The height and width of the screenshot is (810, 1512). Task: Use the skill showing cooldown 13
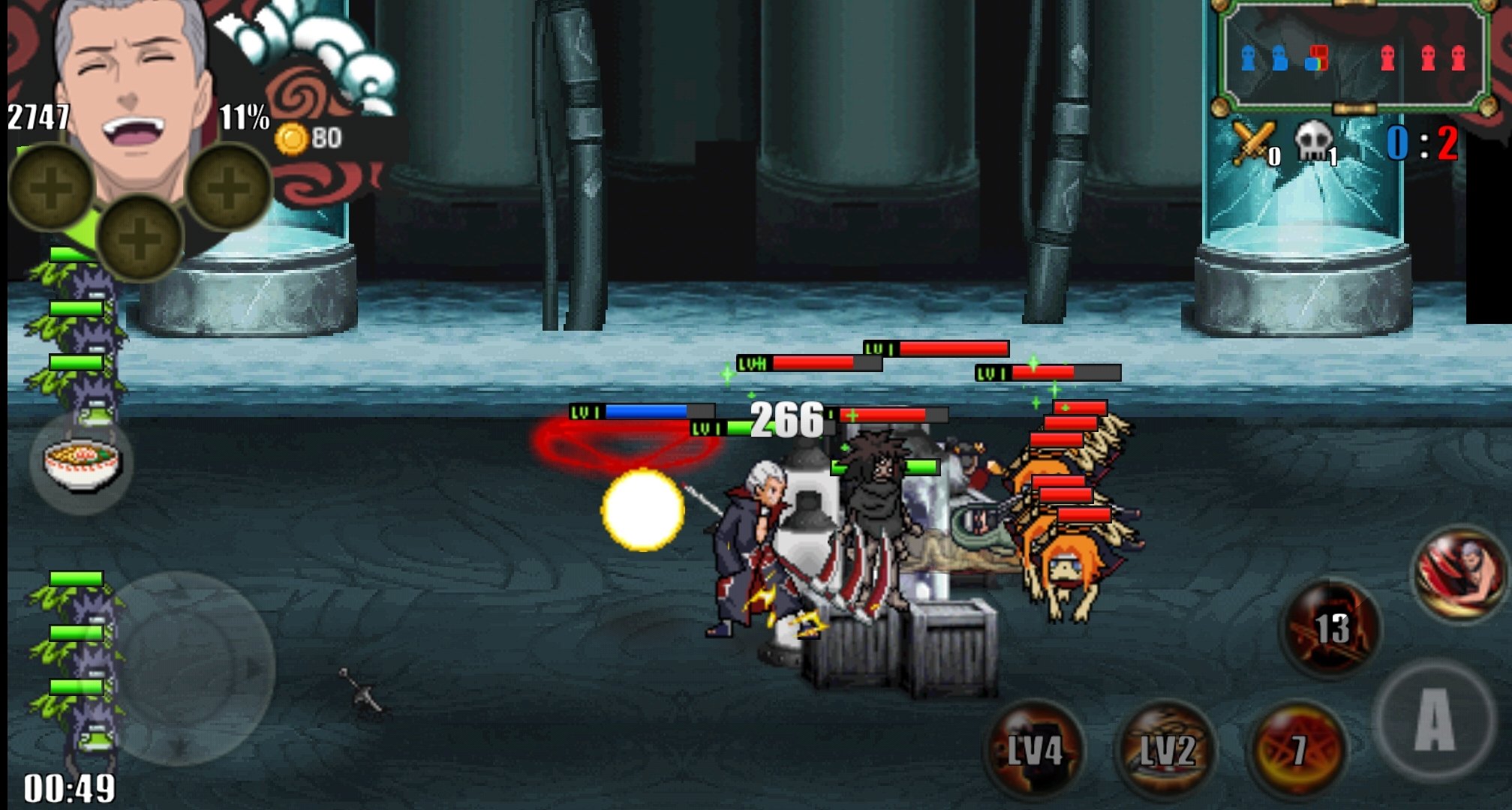pos(1330,628)
